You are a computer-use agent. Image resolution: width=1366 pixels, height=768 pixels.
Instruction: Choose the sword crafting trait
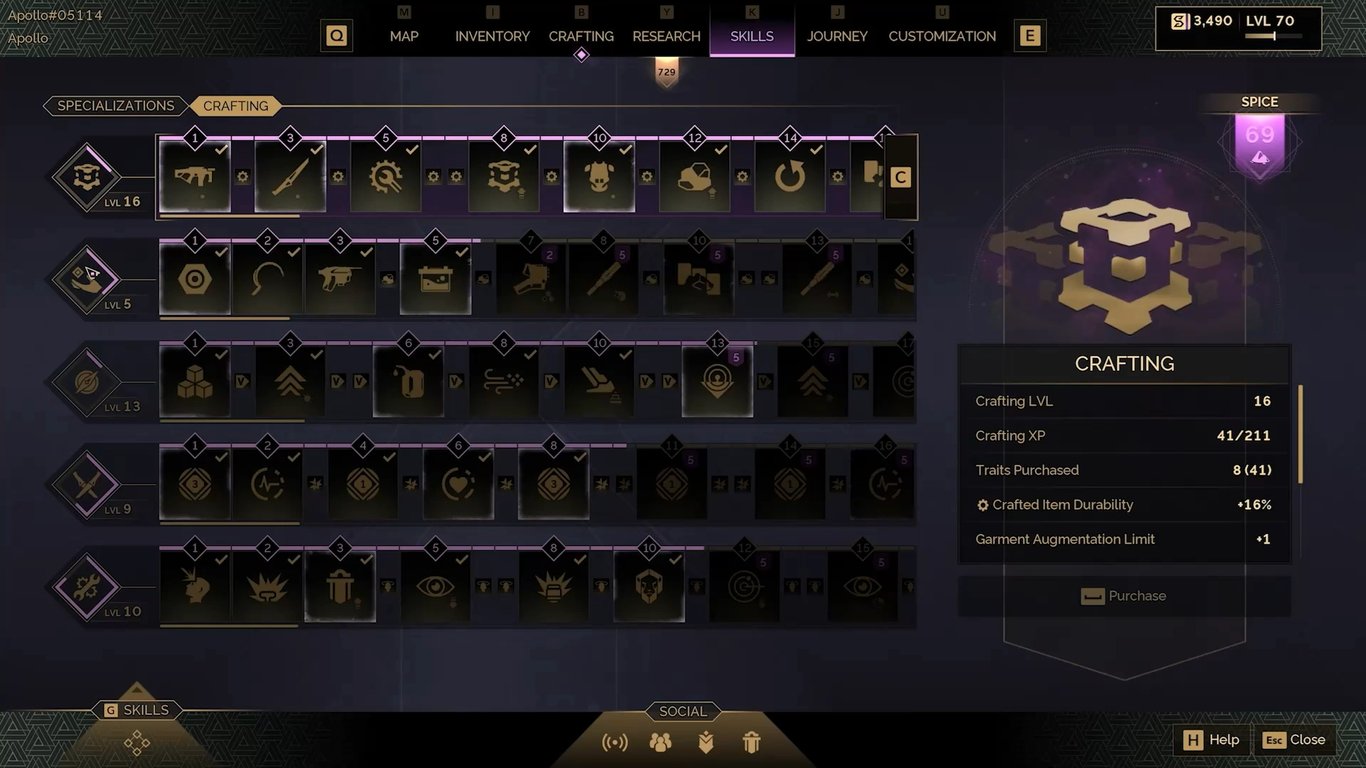(290, 177)
